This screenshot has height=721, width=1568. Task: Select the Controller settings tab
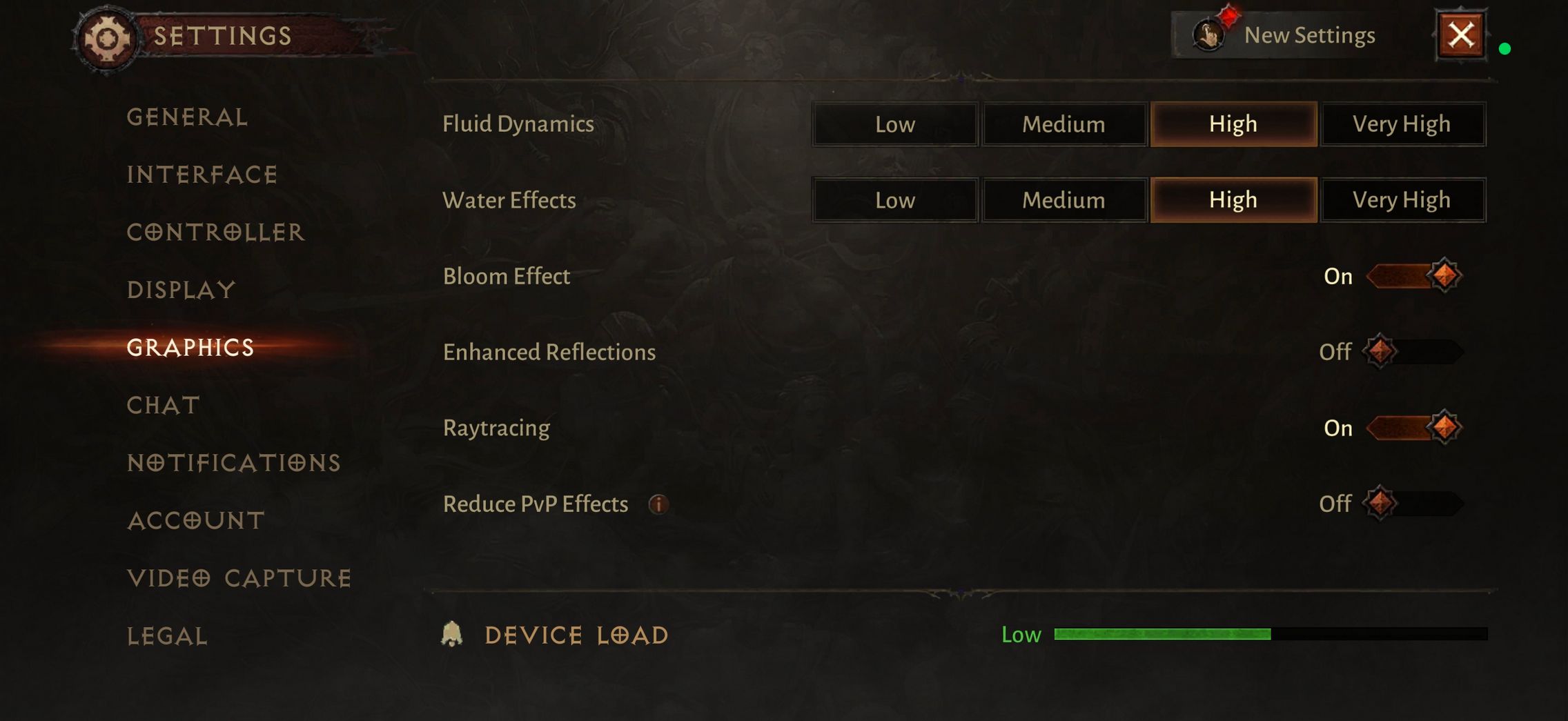(x=215, y=233)
